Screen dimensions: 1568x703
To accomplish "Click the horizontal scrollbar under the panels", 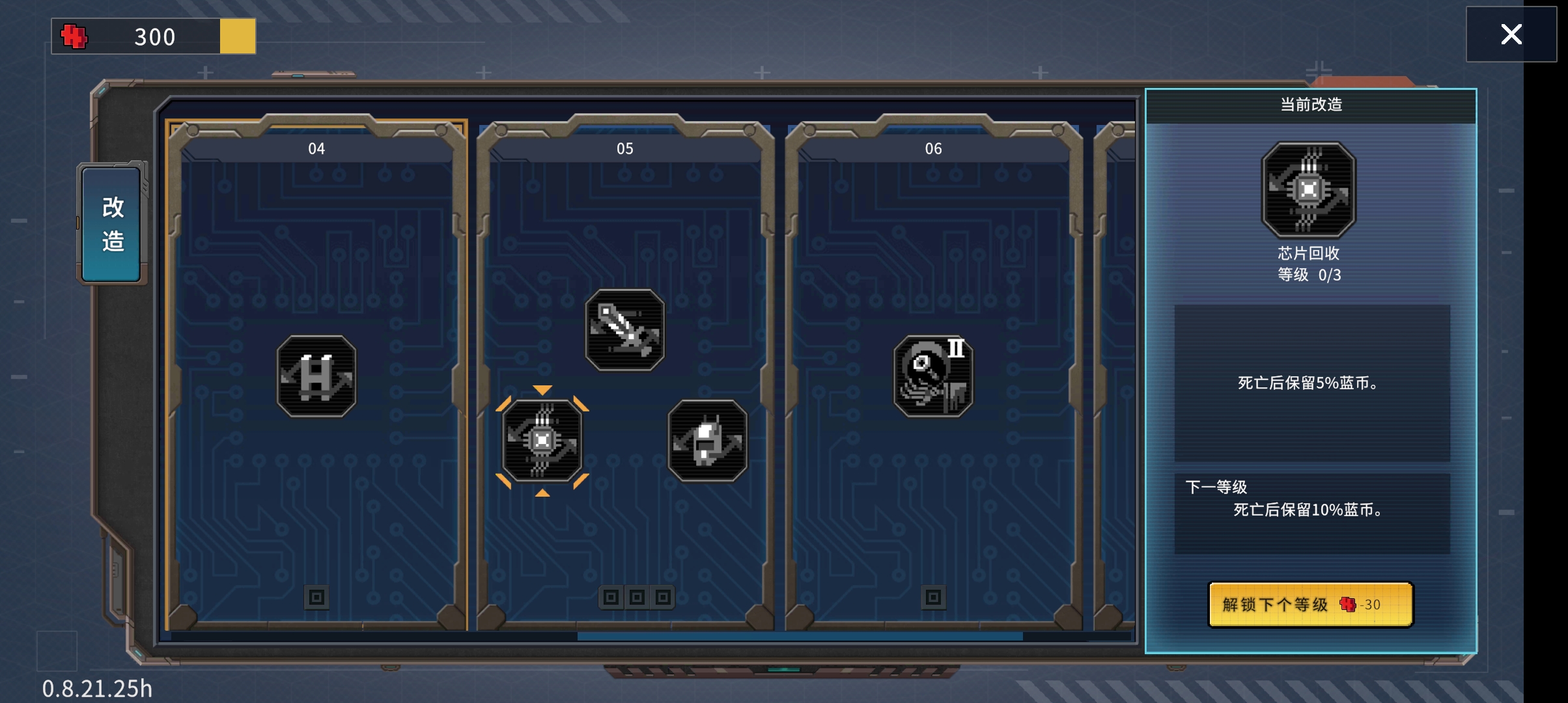I will click(799, 636).
